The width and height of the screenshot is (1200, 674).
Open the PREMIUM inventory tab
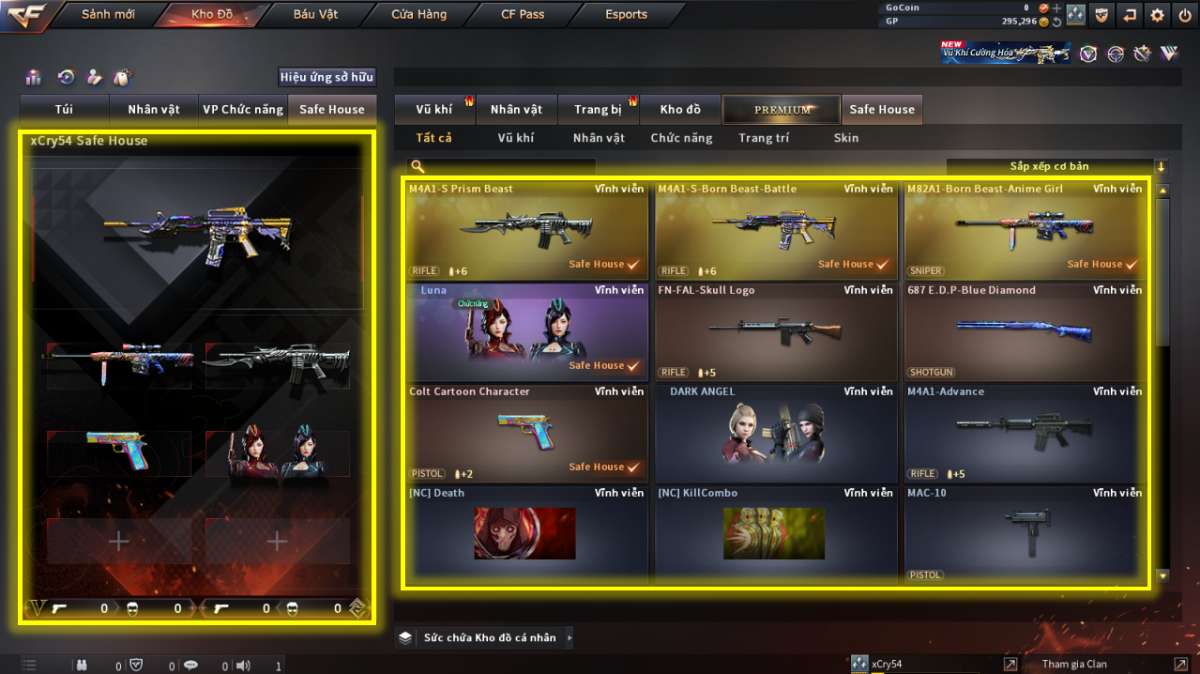click(782, 109)
